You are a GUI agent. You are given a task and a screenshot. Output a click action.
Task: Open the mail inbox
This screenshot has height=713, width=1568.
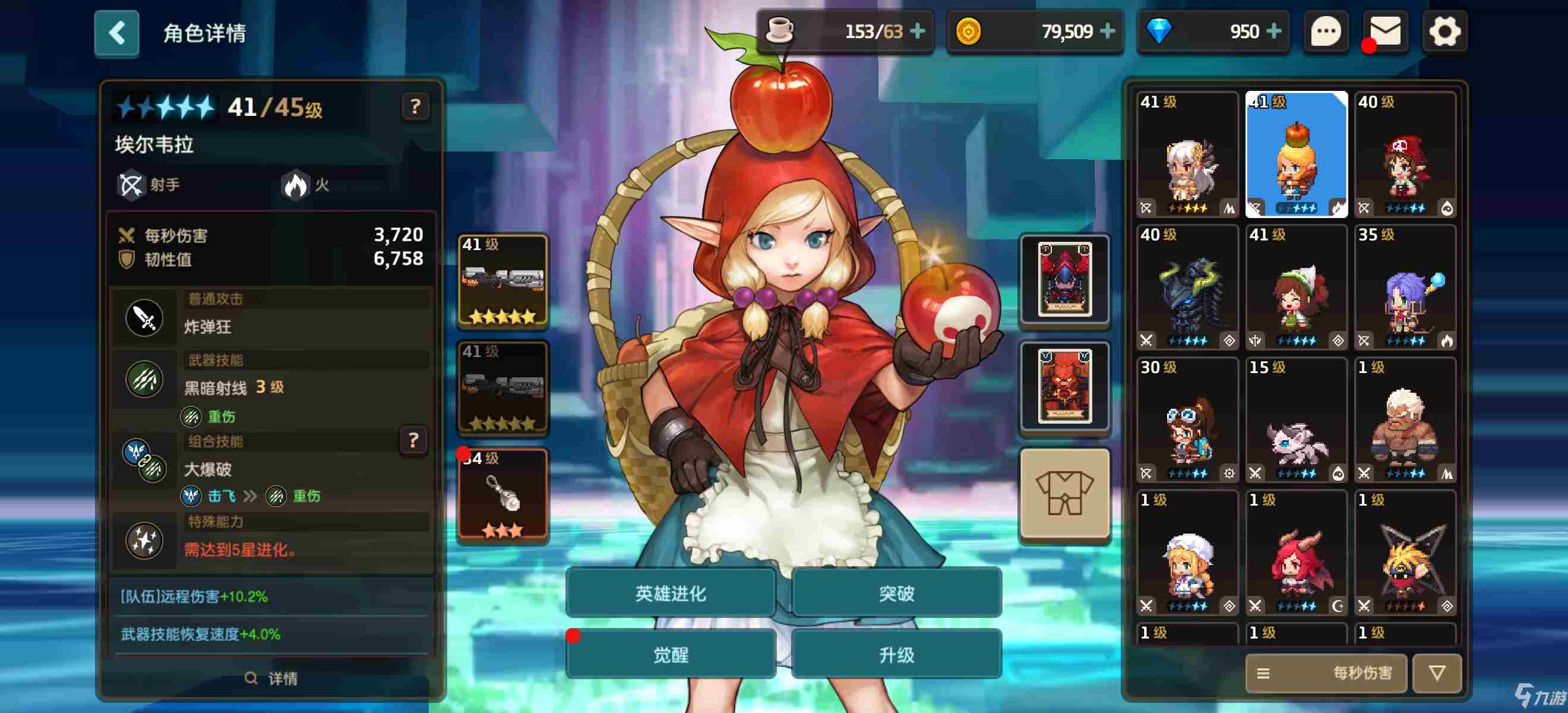(1384, 31)
